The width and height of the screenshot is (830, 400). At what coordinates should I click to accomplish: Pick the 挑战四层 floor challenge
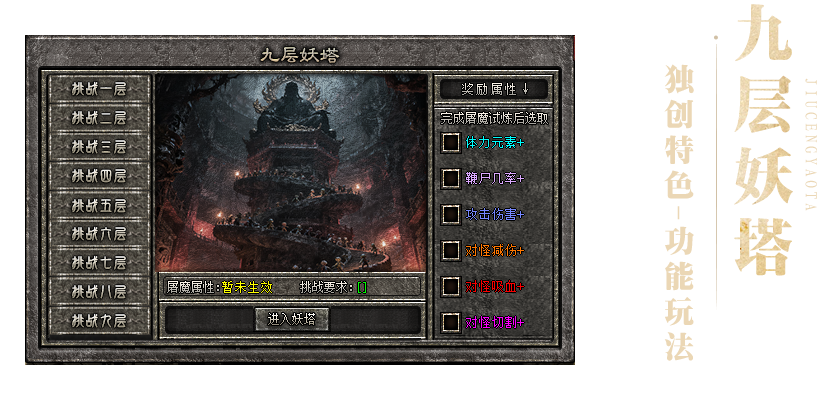click(x=99, y=175)
